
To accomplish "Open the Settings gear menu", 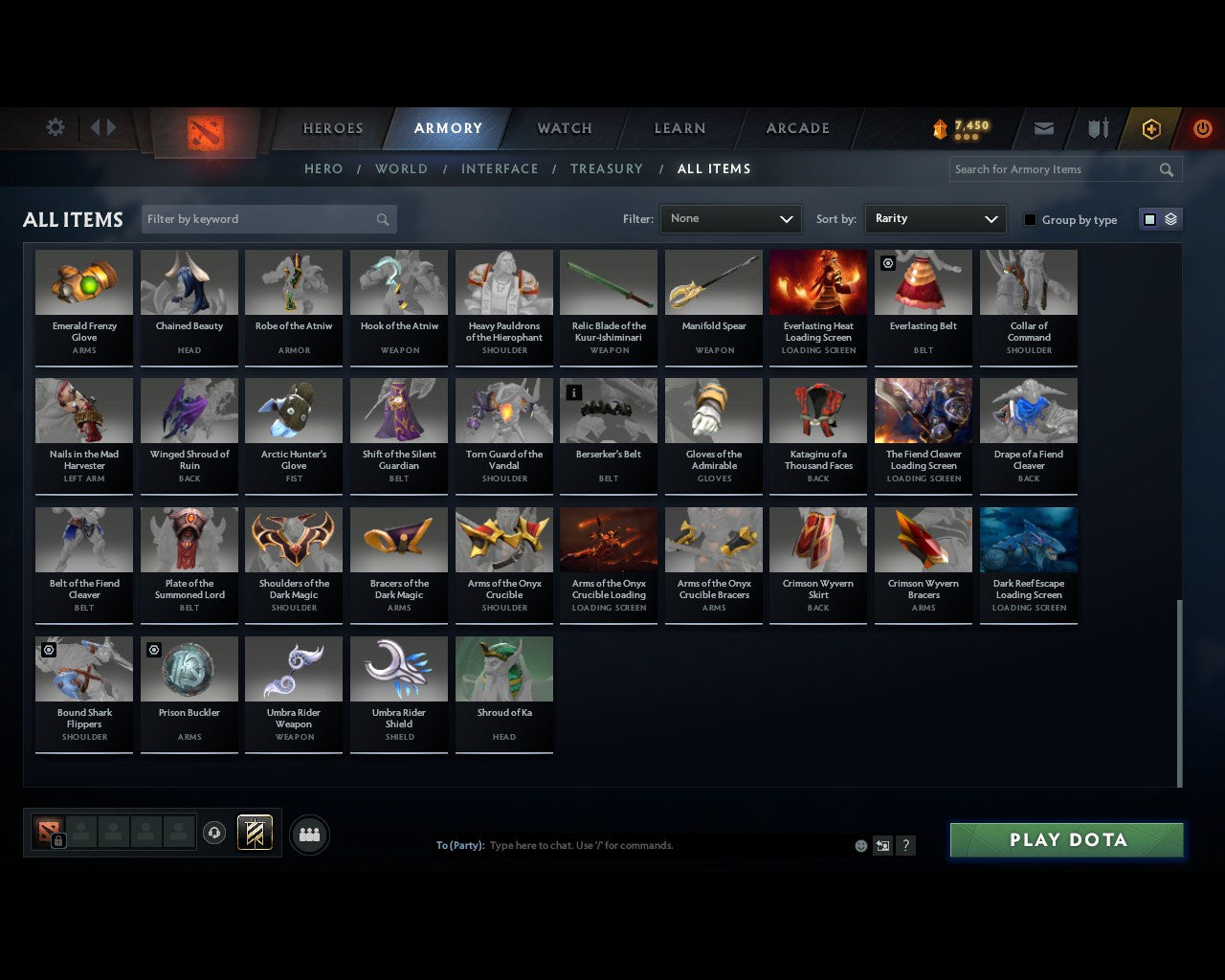I will [x=56, y=127].
